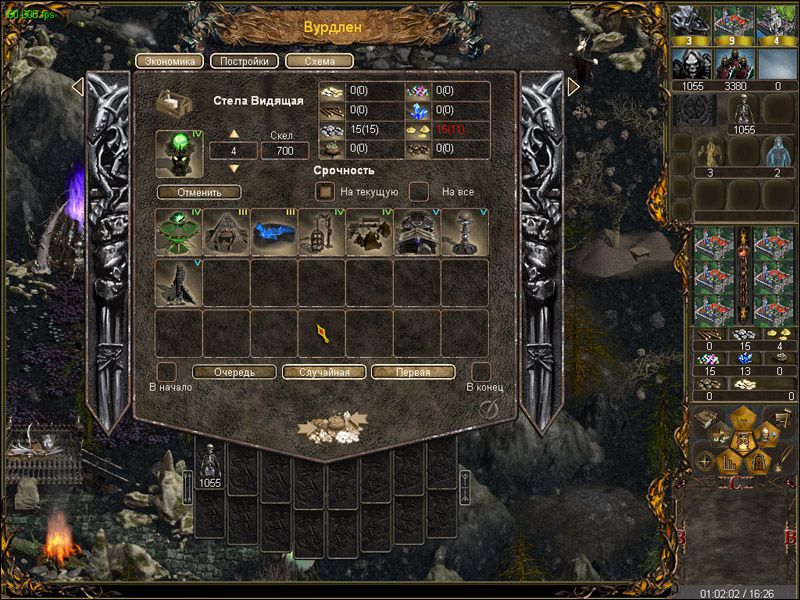Show the Схема tab
Screen dimensions: 800x600
point(319,60)
